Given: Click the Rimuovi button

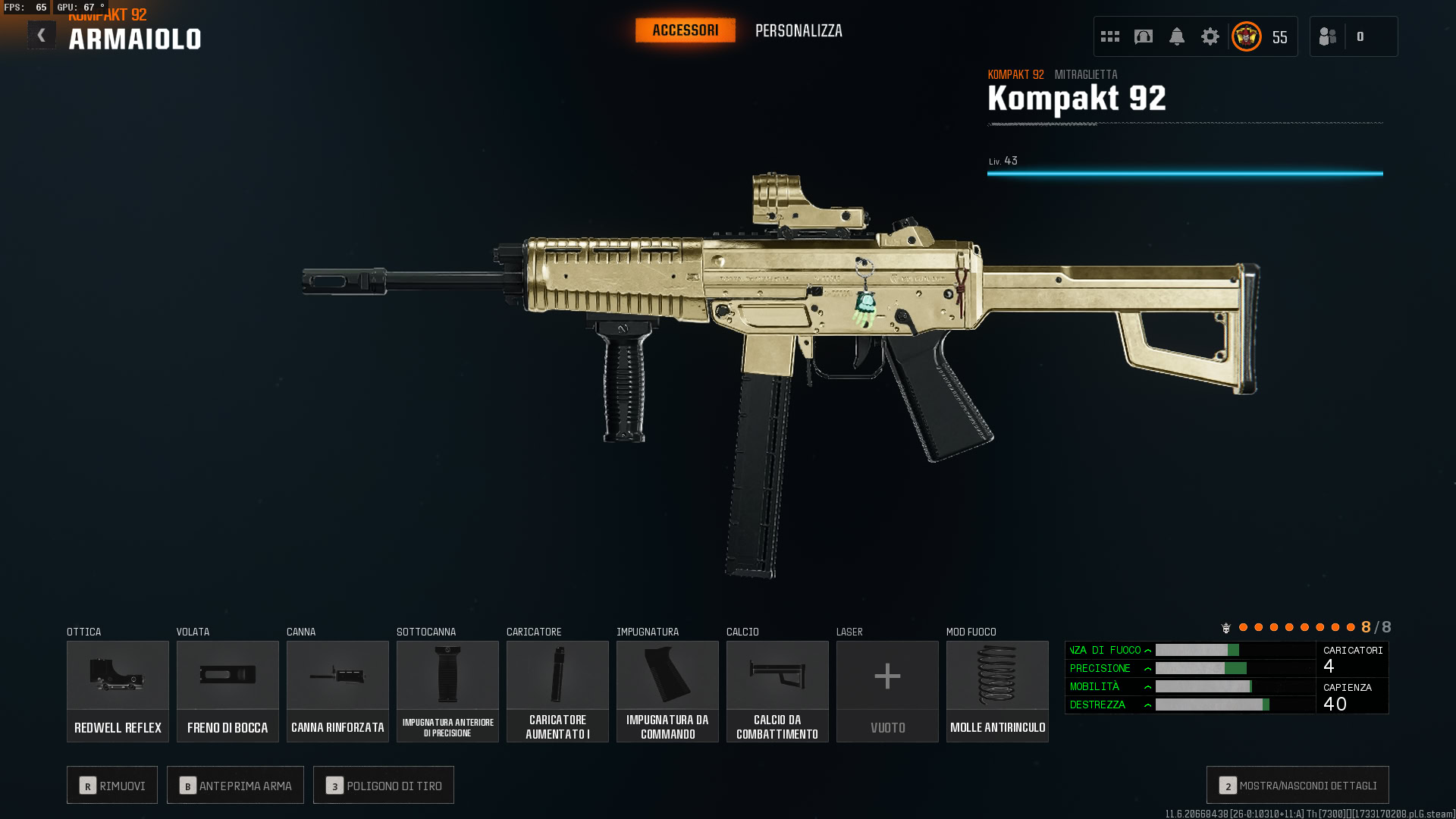Looking at the screenshot, I should click(x=112, y=786).
